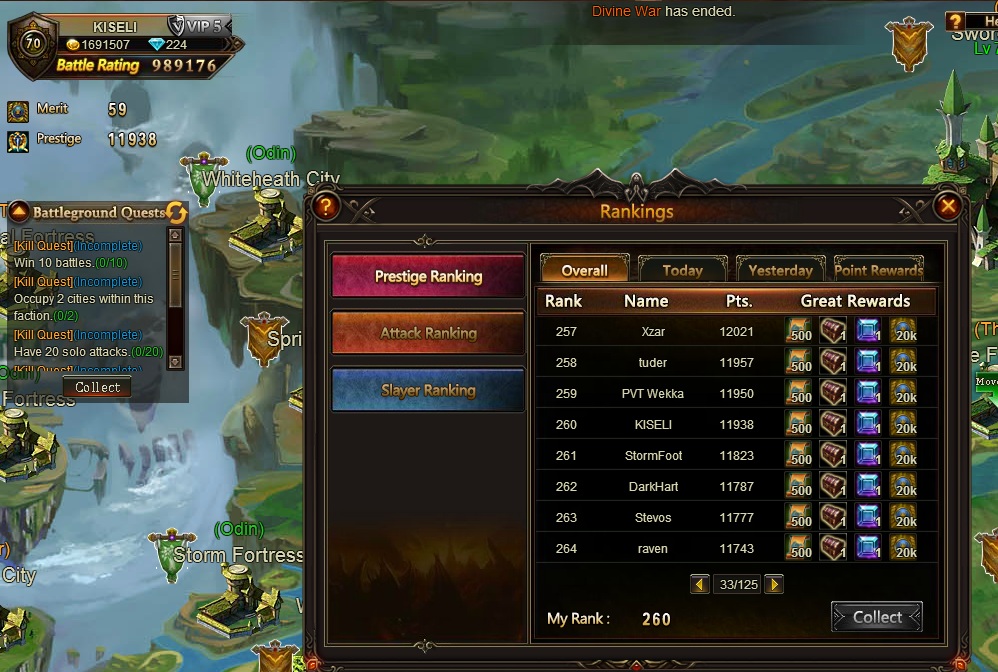View the Yesterday rankings tab
Image resolution: width=998 pixels, height=672 pixels.
[x=780, y=270]
